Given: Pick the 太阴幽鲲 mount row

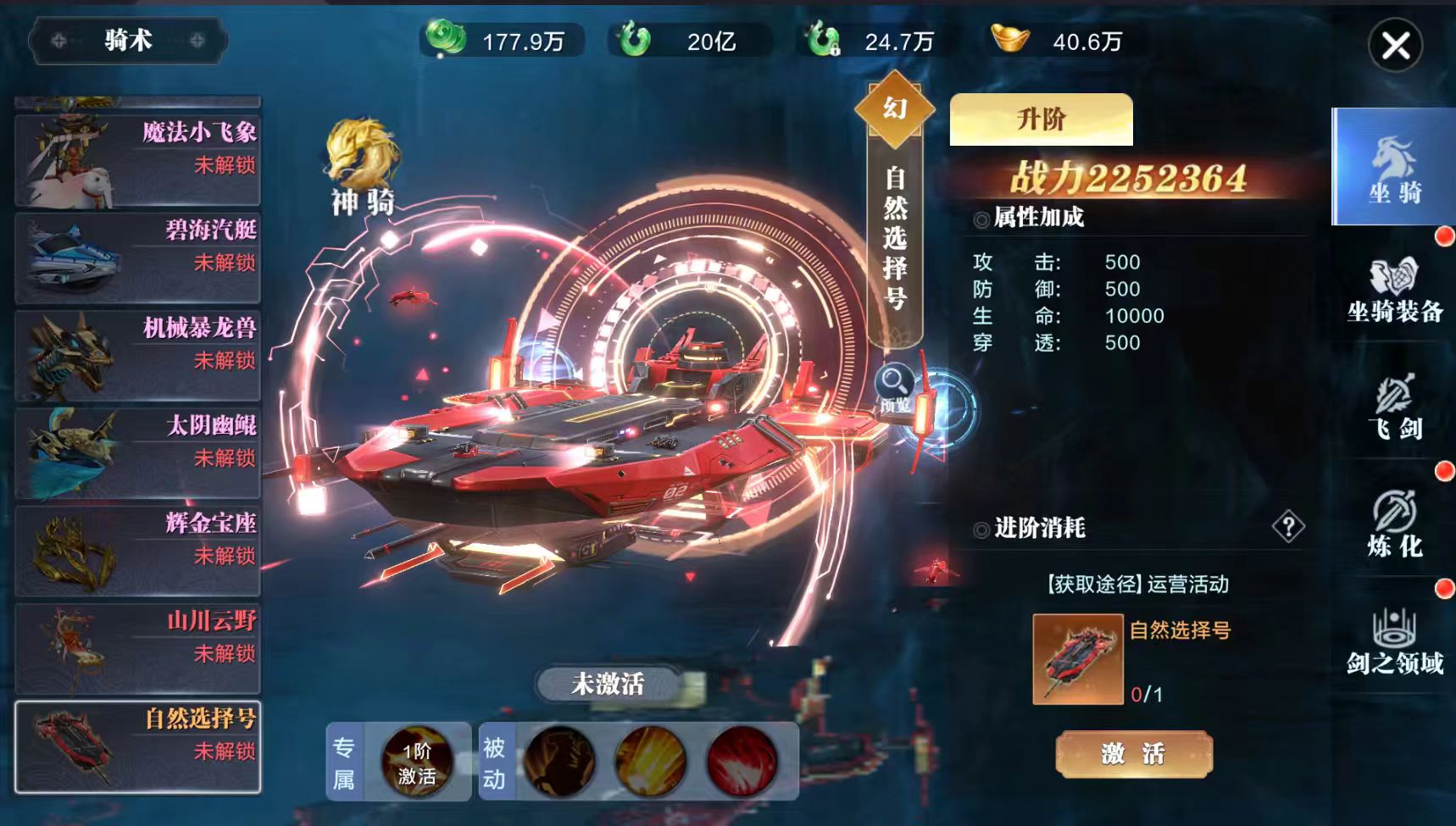Looking at the screenshot, I should [x=138, y=452].
